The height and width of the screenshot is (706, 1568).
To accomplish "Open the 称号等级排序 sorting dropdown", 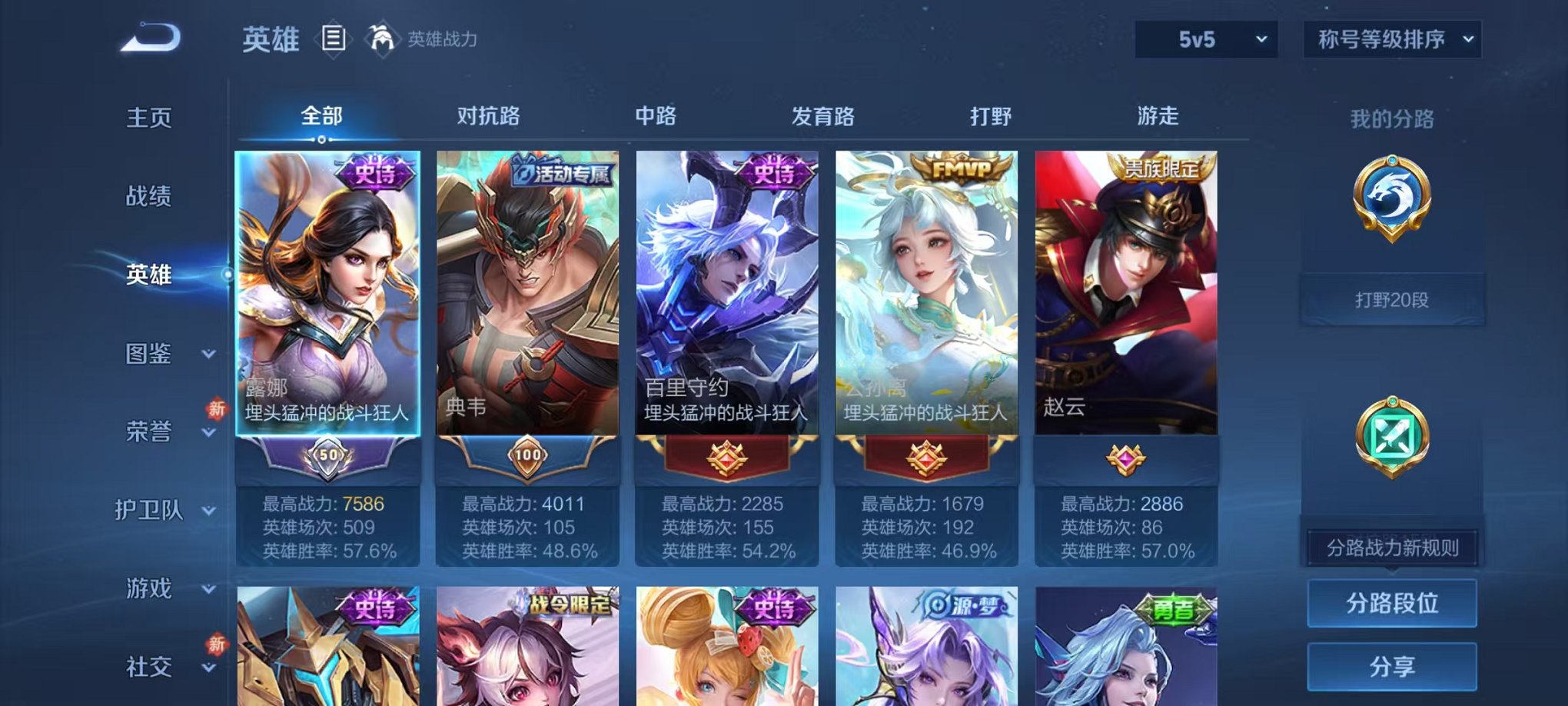I will (x=1391, y=37).
